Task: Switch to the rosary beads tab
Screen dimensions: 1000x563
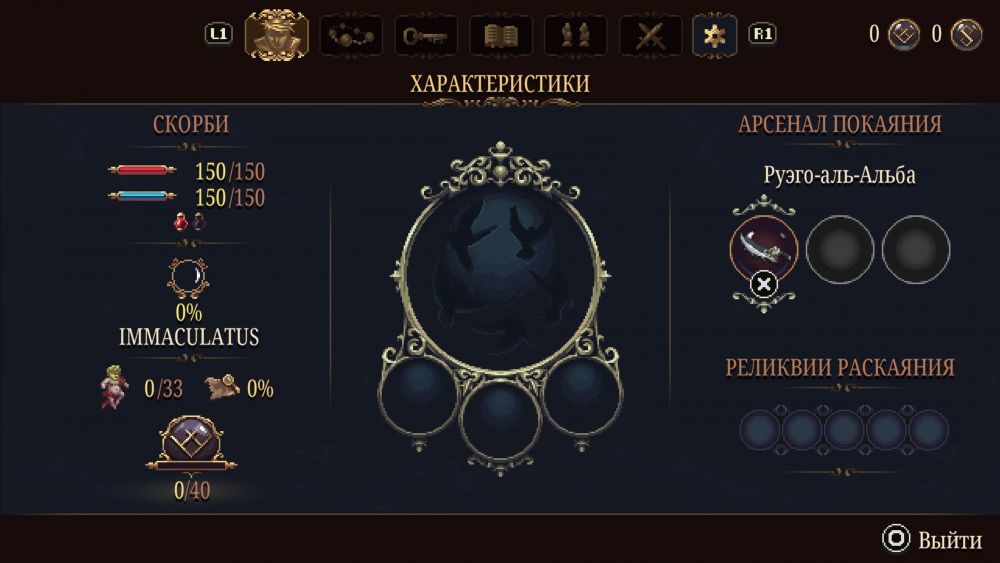Action: (350, 36)
